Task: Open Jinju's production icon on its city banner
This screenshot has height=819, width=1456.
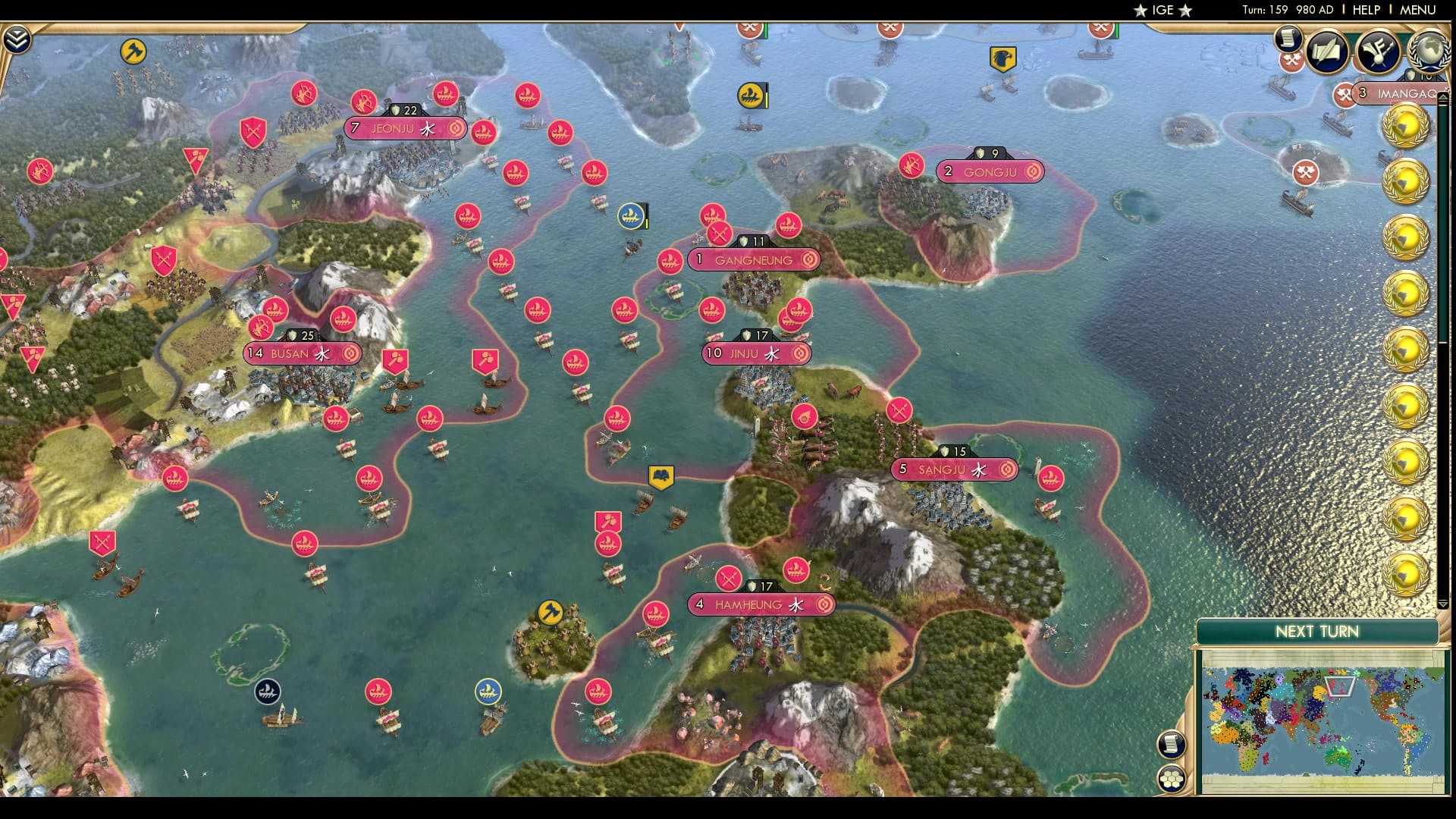Action: tap(801, 353)
